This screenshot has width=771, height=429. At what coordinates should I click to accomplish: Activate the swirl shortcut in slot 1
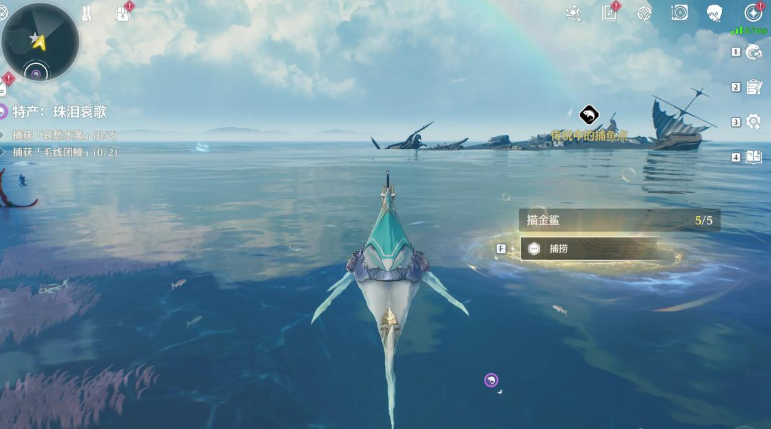click(x=753, y=53)
